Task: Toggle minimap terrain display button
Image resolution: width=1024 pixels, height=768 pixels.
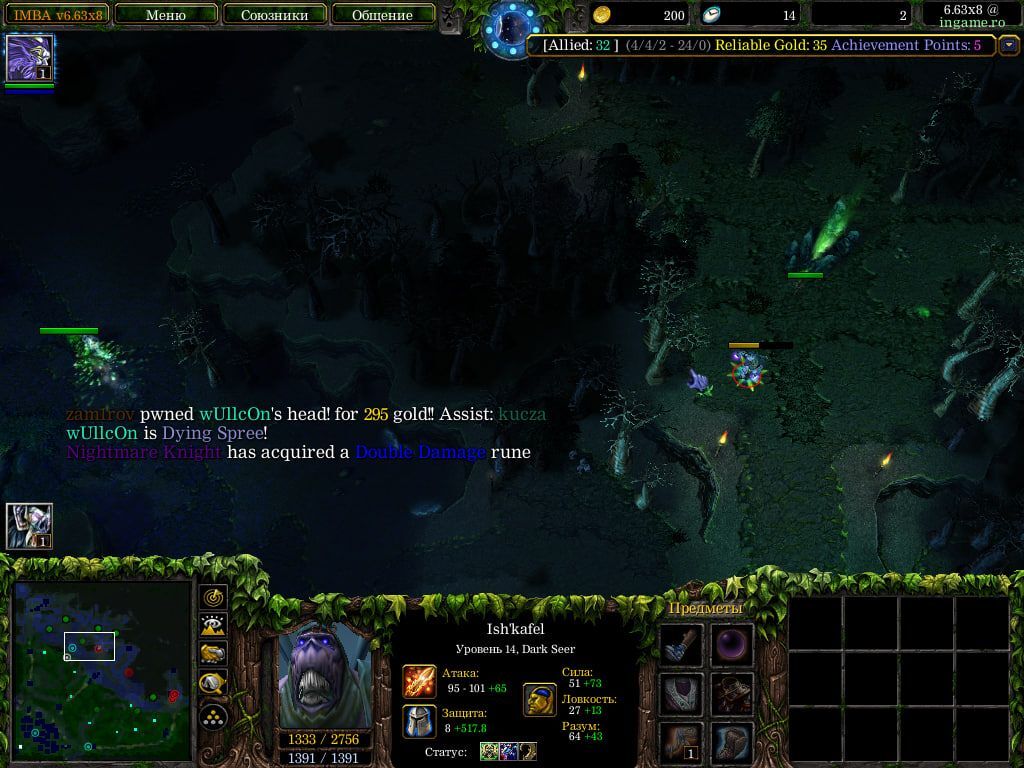Action: click(x=214, y=626)
